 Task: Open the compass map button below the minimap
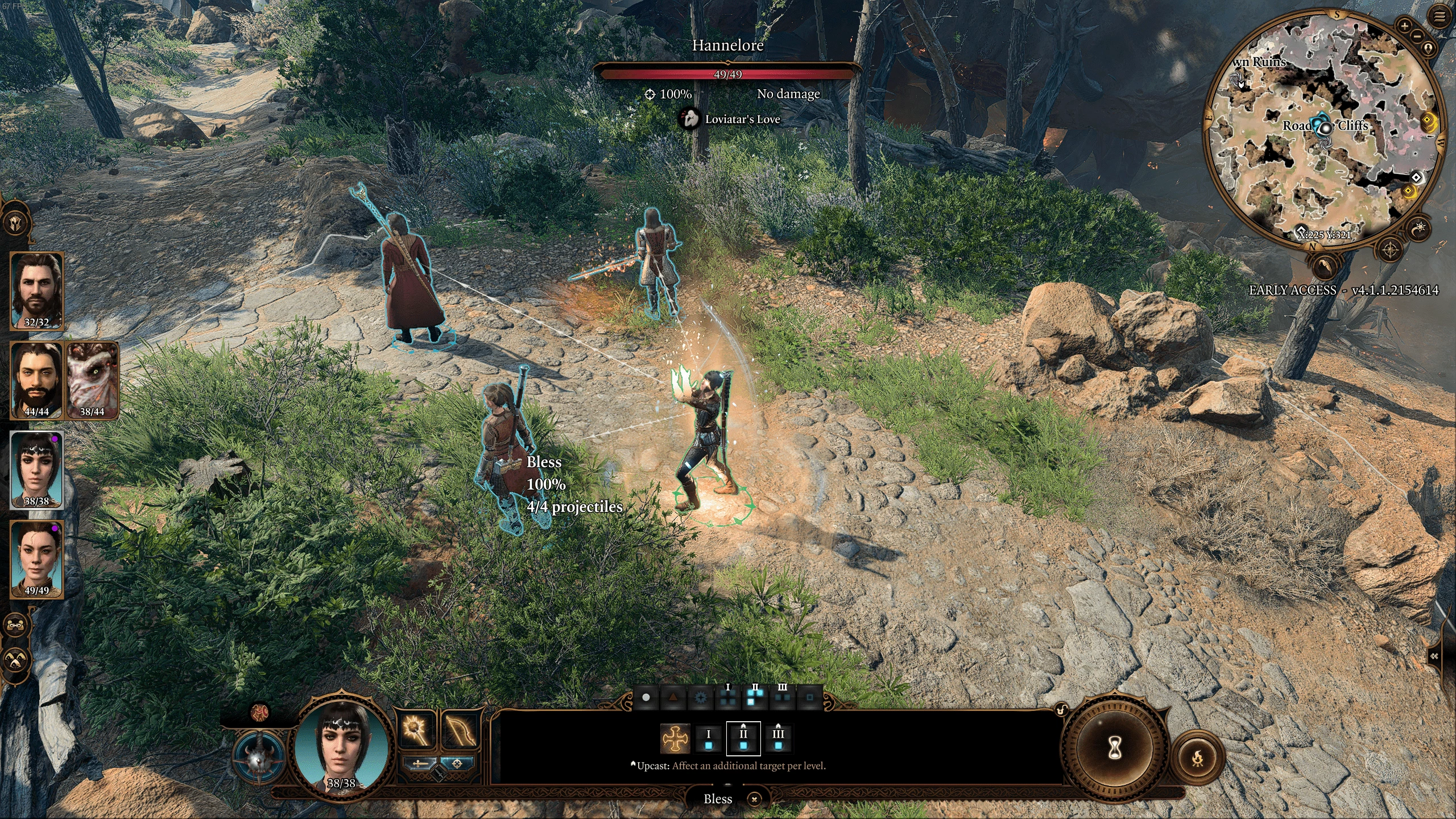(x=1390, y=249)
